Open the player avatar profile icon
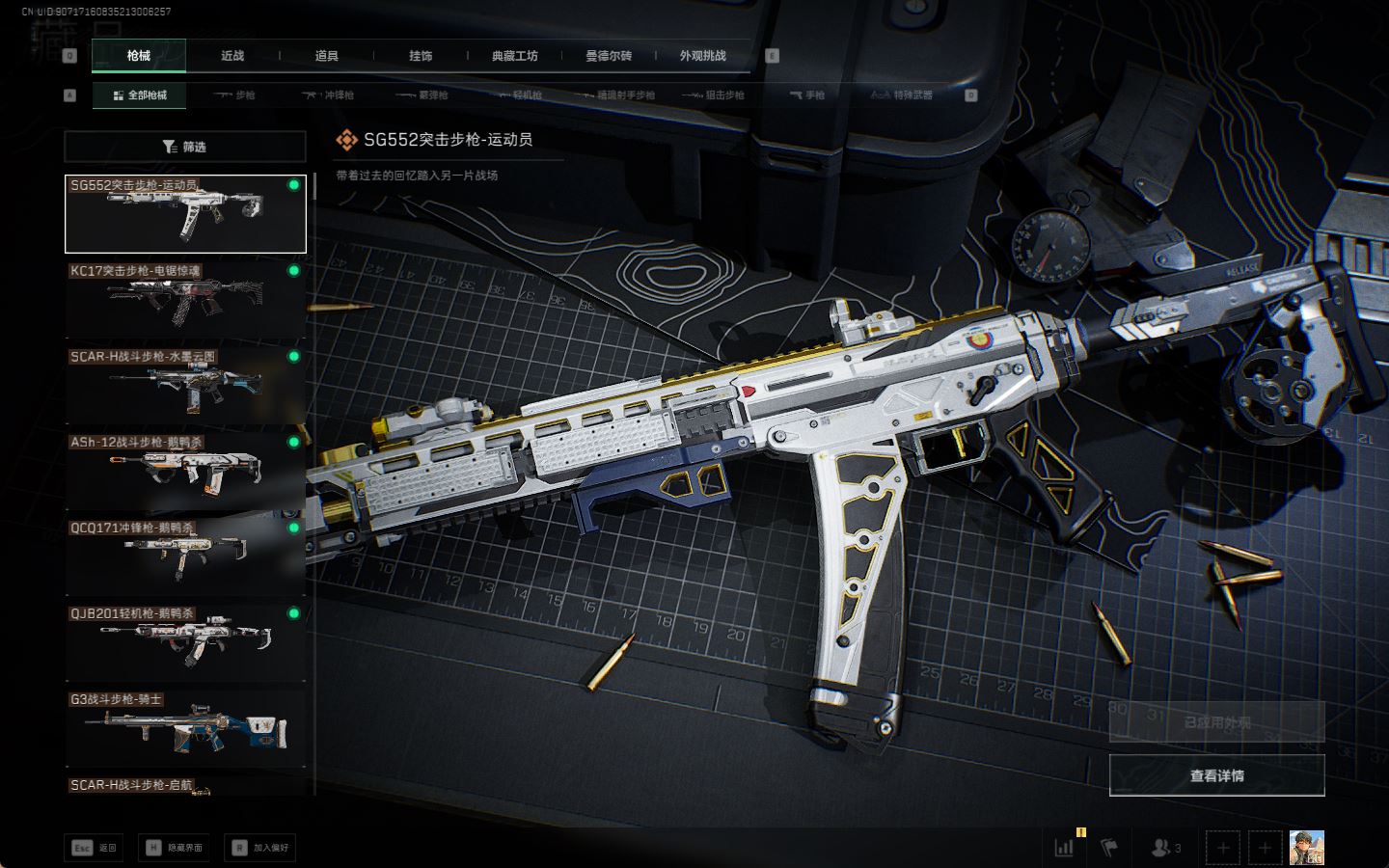The width and height of the screenshot is (1389, 868). coord(1306,848)
